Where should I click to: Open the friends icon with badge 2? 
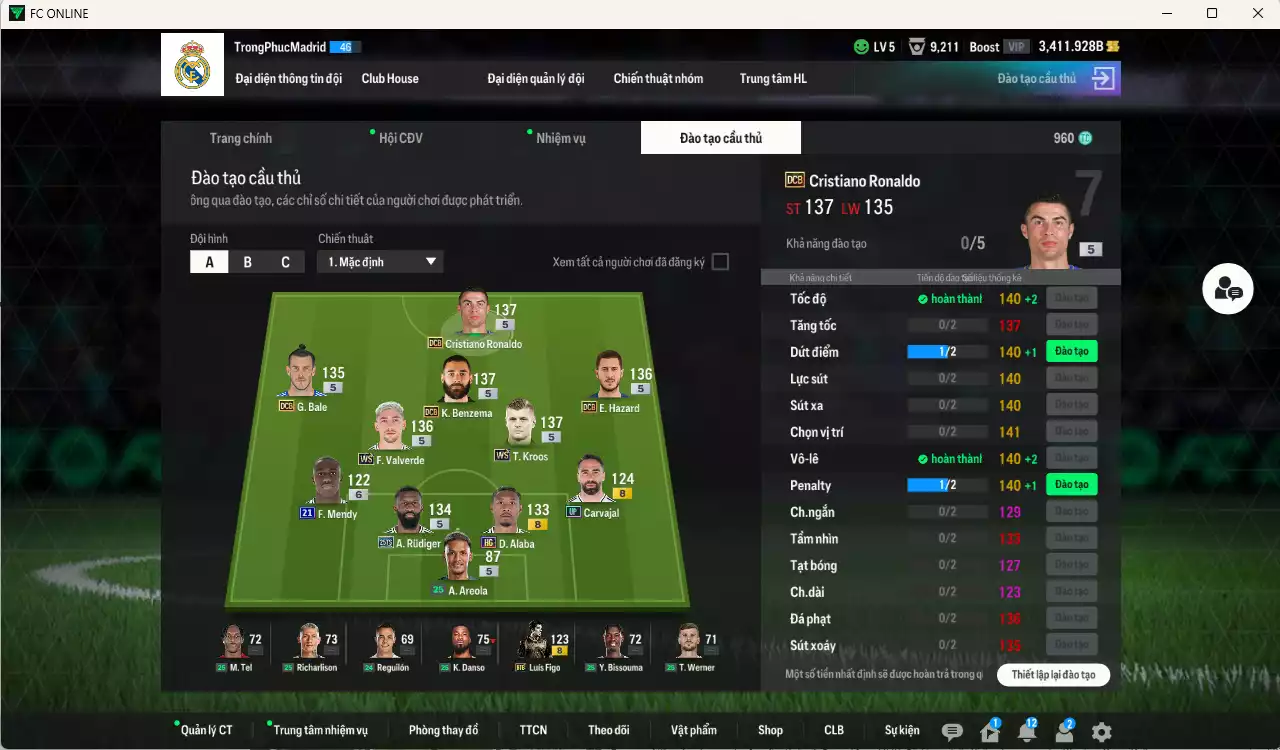click(1063, 732)
